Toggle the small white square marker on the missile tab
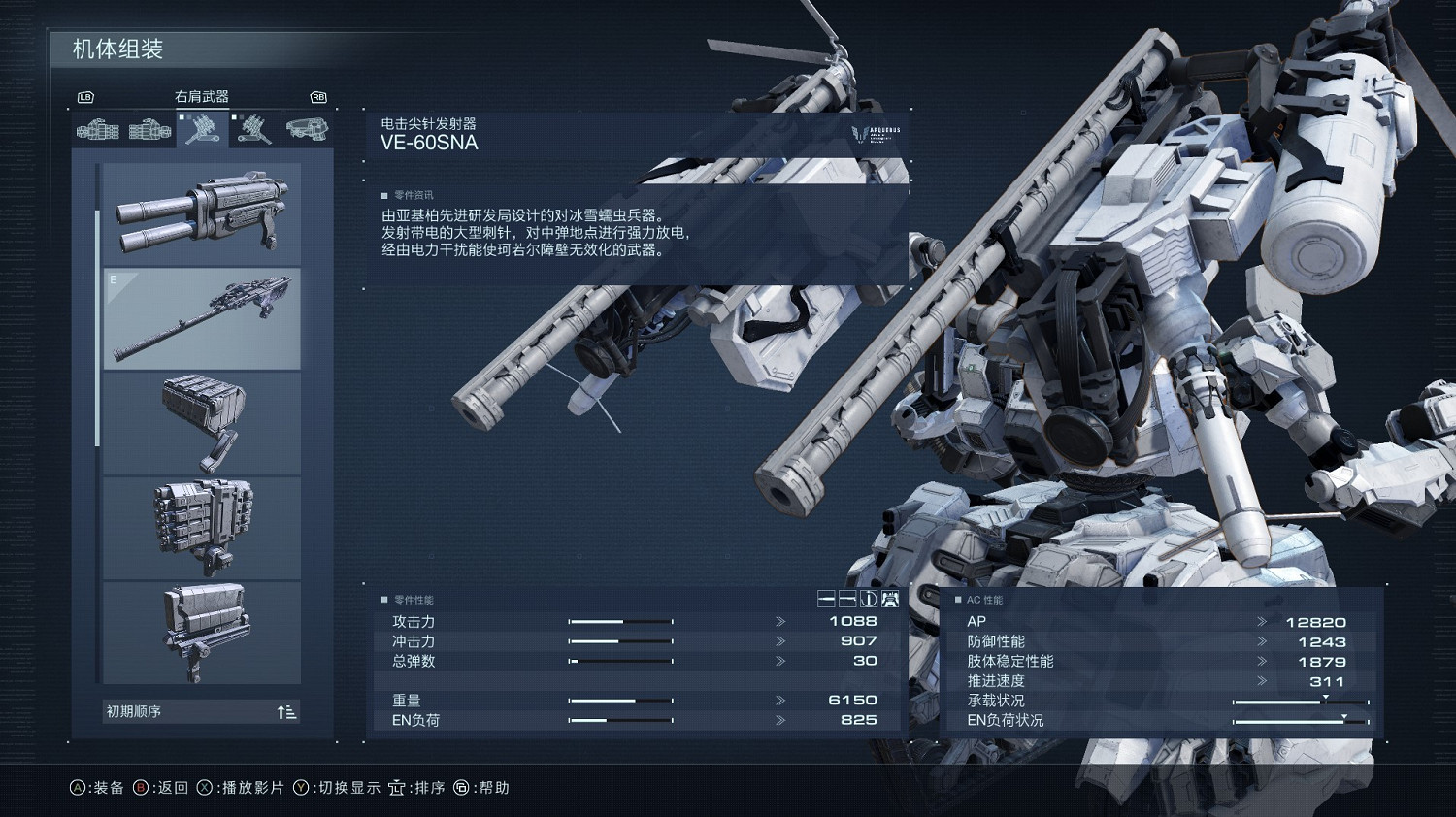This screenshot has width=1456, height=817. pos(182,117)
